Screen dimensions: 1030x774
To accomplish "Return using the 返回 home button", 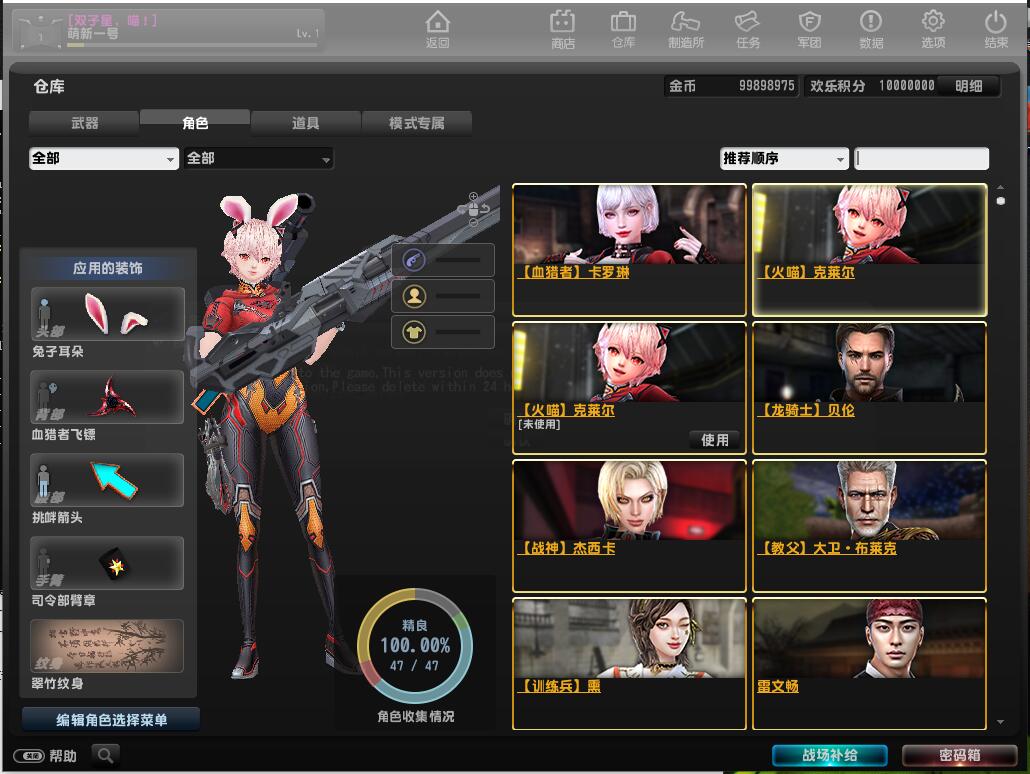I will pos(437,28).
